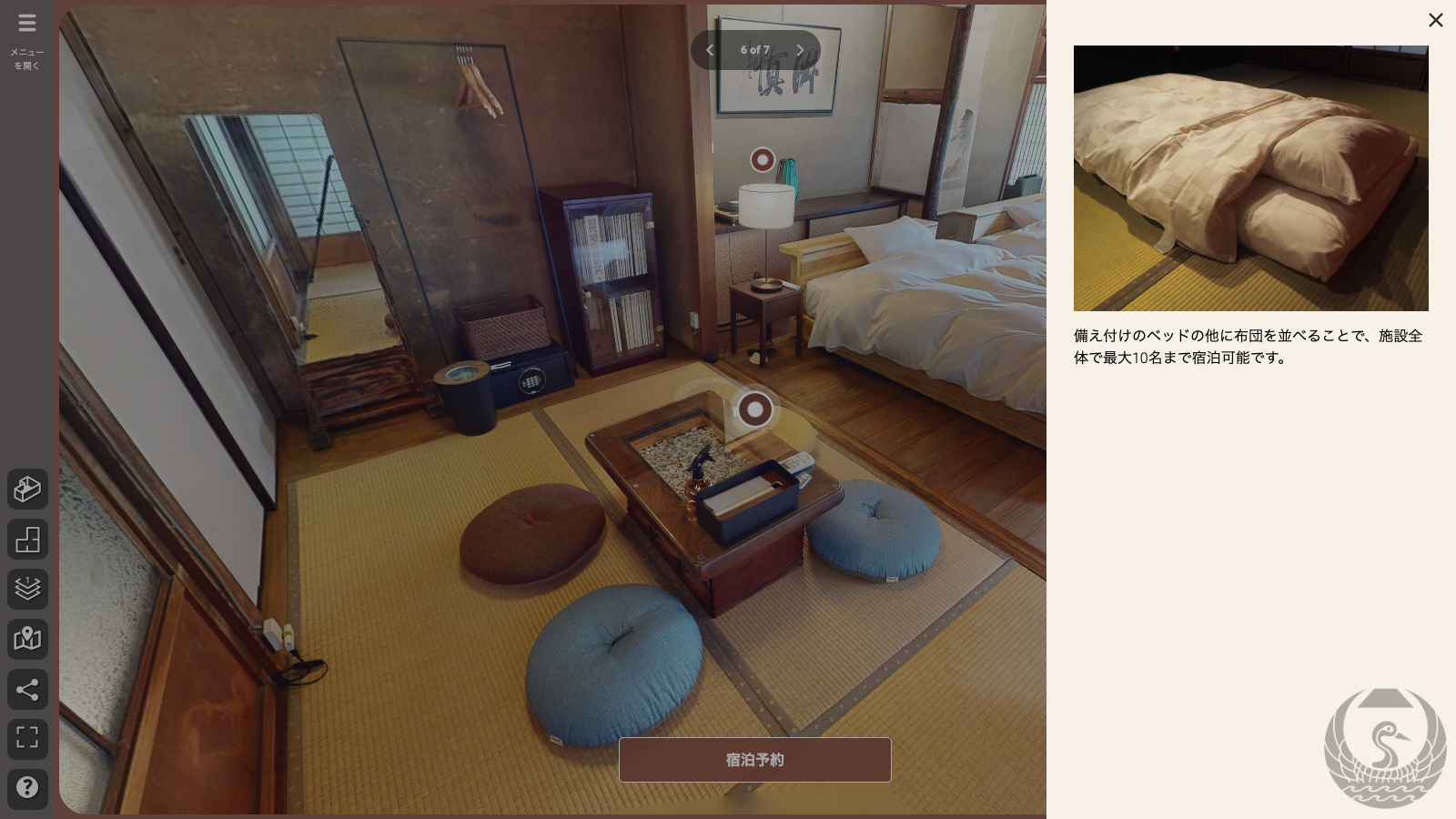The image size is (1456, 819).
Task: Close the futon info panel
Action: [x=1435, y=20]
